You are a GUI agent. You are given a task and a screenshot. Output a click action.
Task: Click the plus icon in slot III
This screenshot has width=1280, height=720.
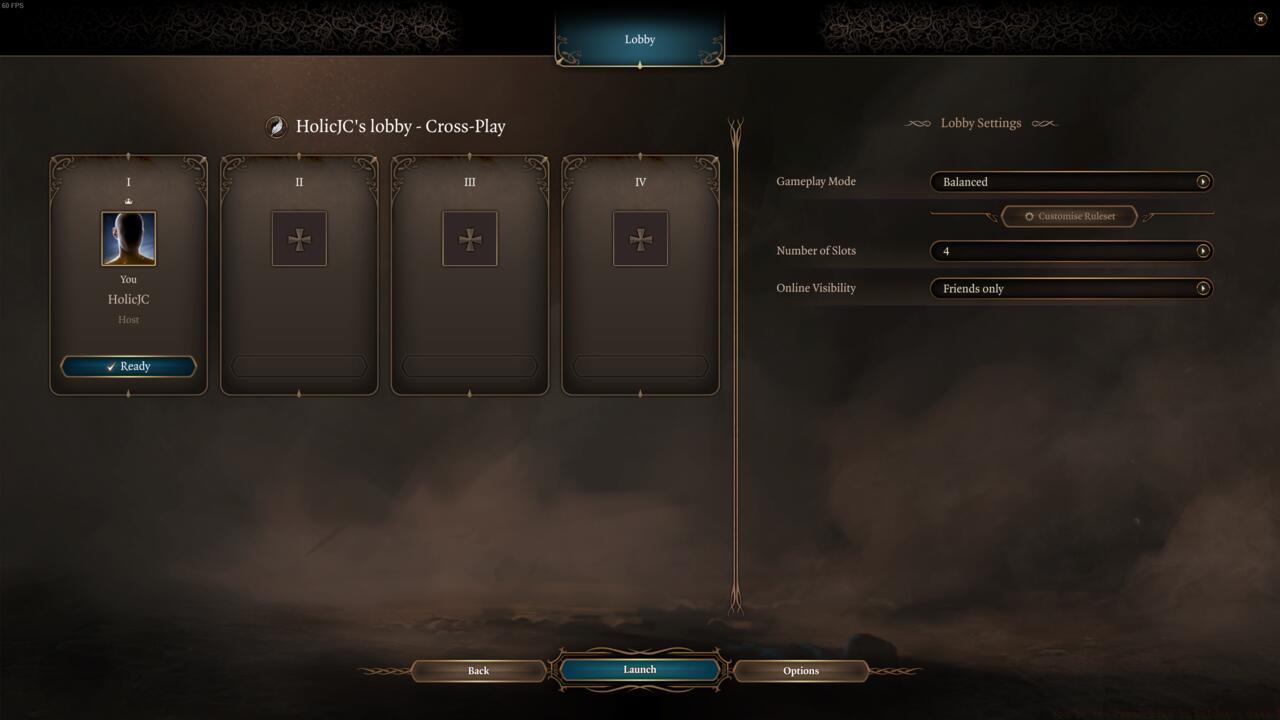click(468, 238)
